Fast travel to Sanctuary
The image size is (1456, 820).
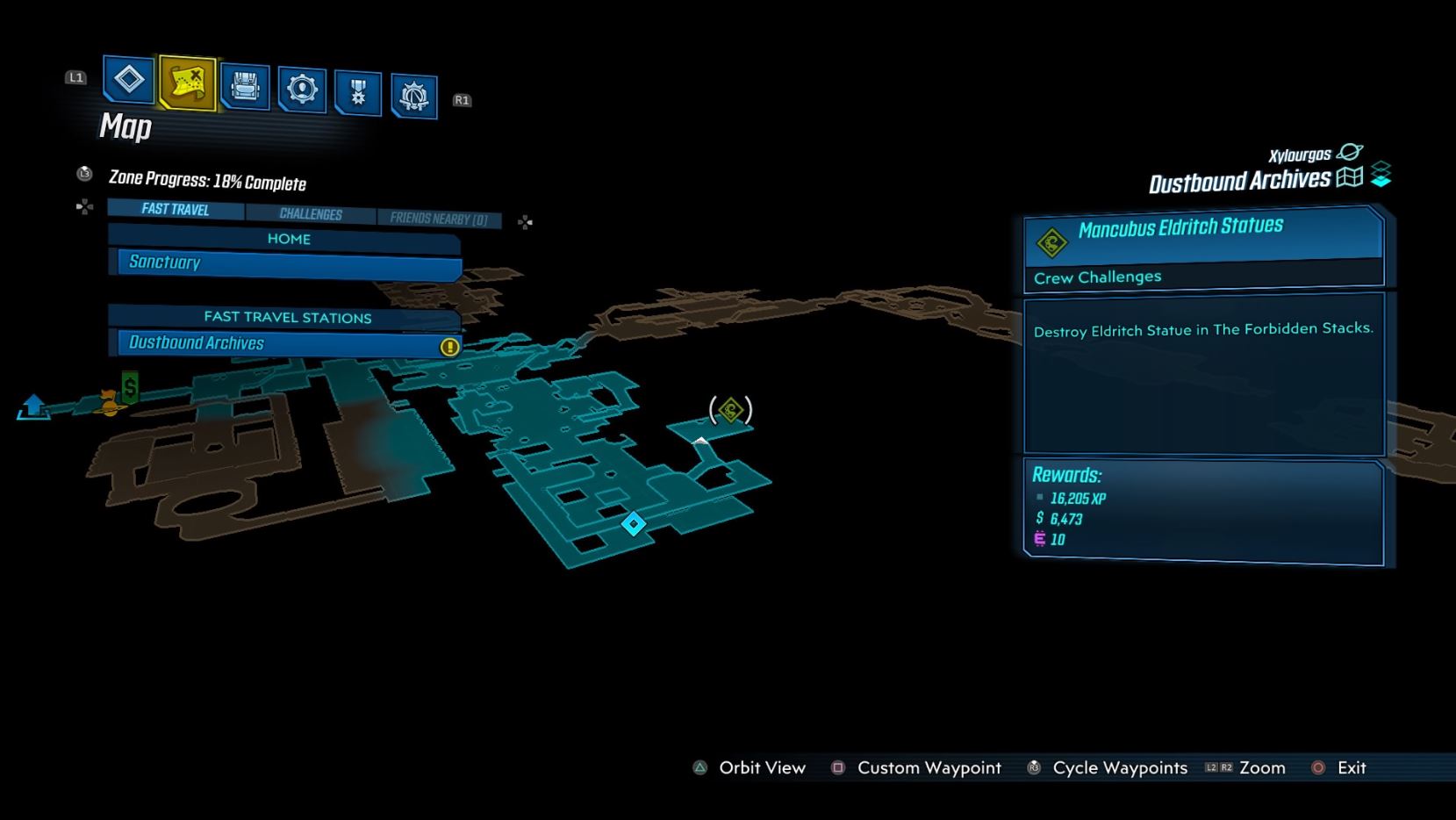(x=287, y=263)
